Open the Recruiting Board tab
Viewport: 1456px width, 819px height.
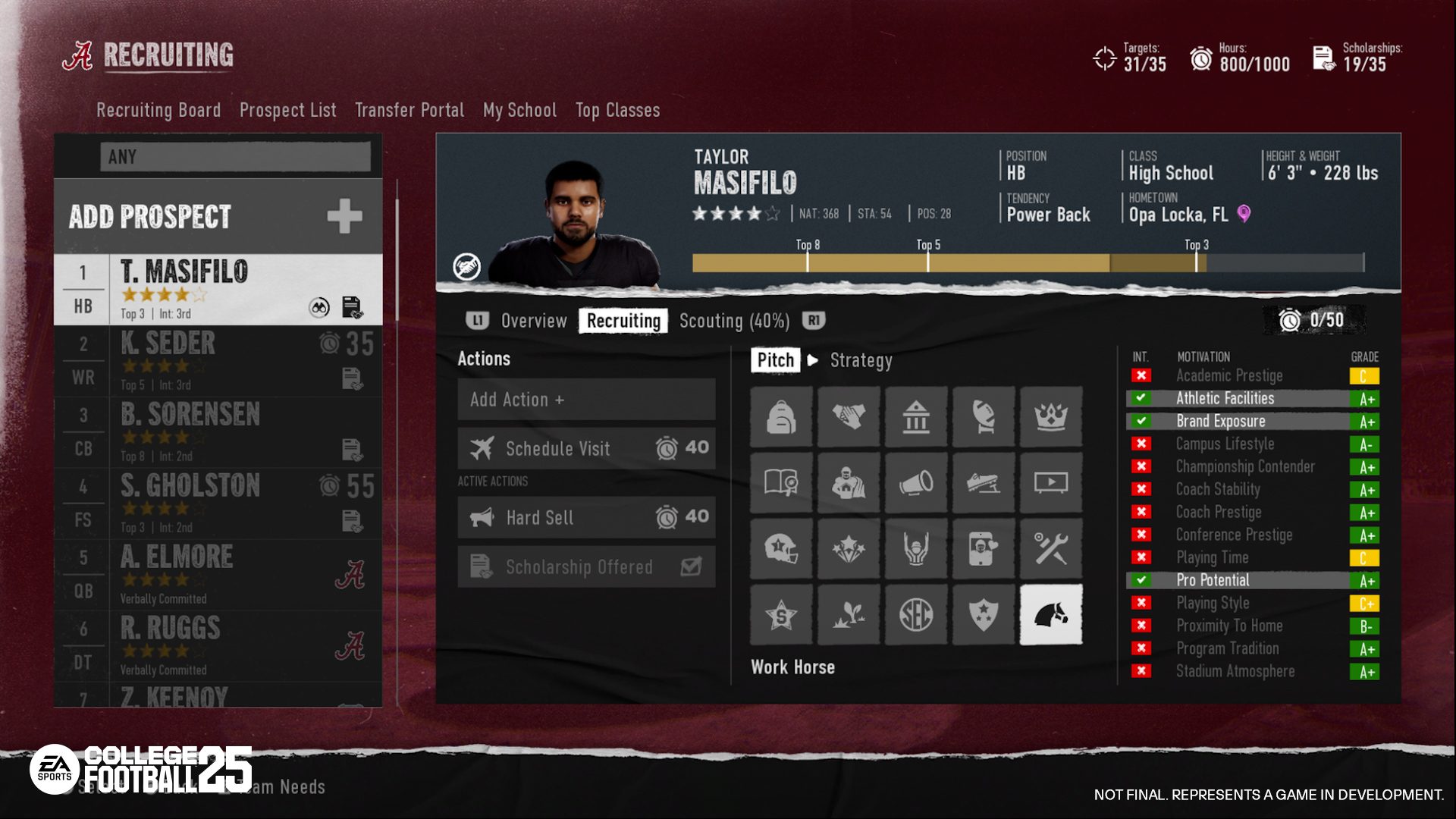point(158,110)
